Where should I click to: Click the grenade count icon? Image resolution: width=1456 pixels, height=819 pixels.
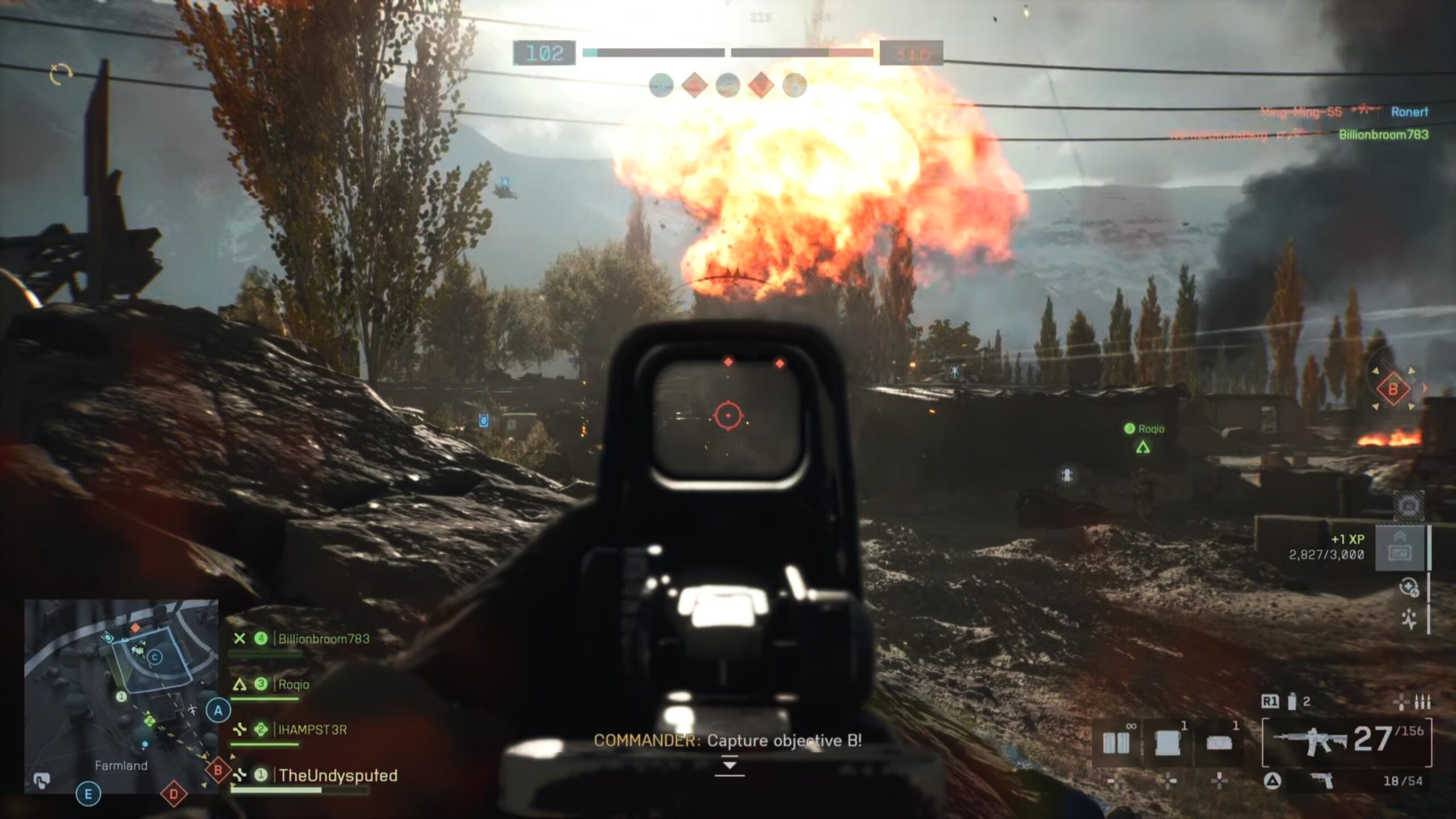point(1292,702)
